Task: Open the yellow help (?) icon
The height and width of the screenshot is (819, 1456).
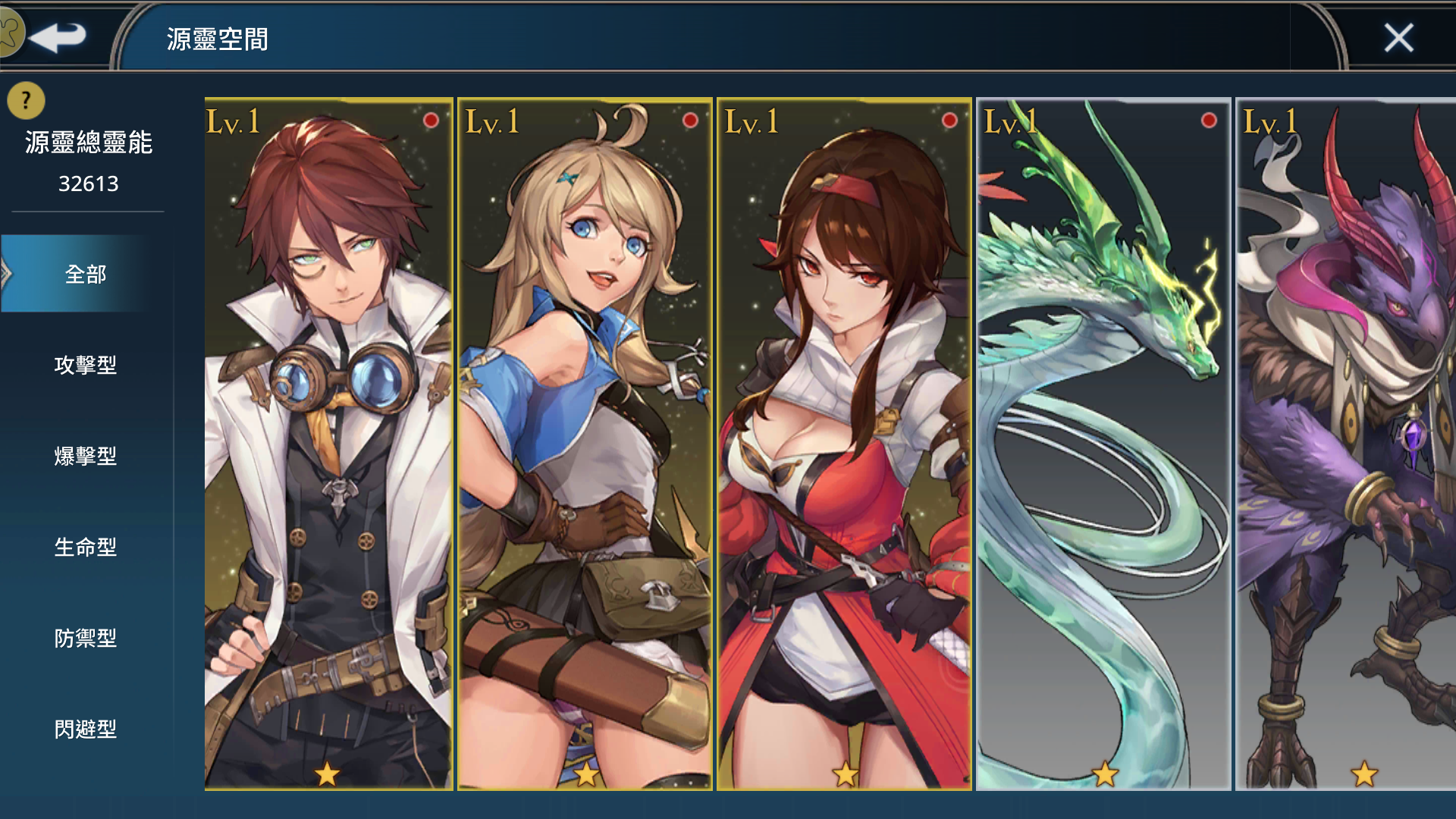Action: point(24,99)
